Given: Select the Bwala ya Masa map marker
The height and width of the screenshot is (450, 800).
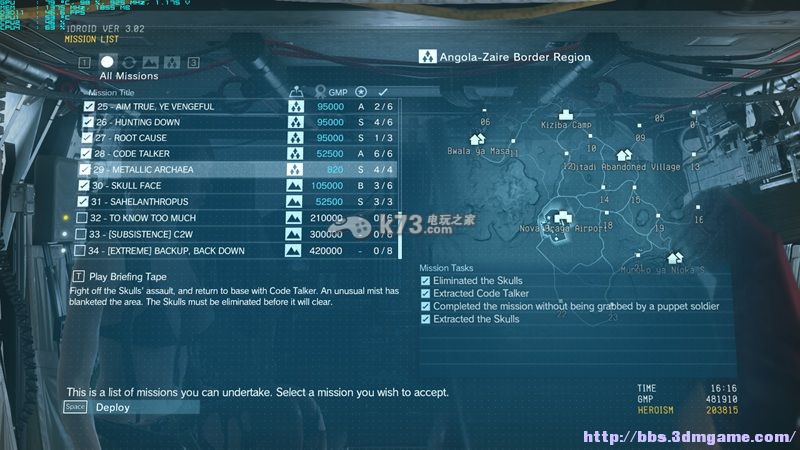Looking at the screenshot, I should pos(477,140).
